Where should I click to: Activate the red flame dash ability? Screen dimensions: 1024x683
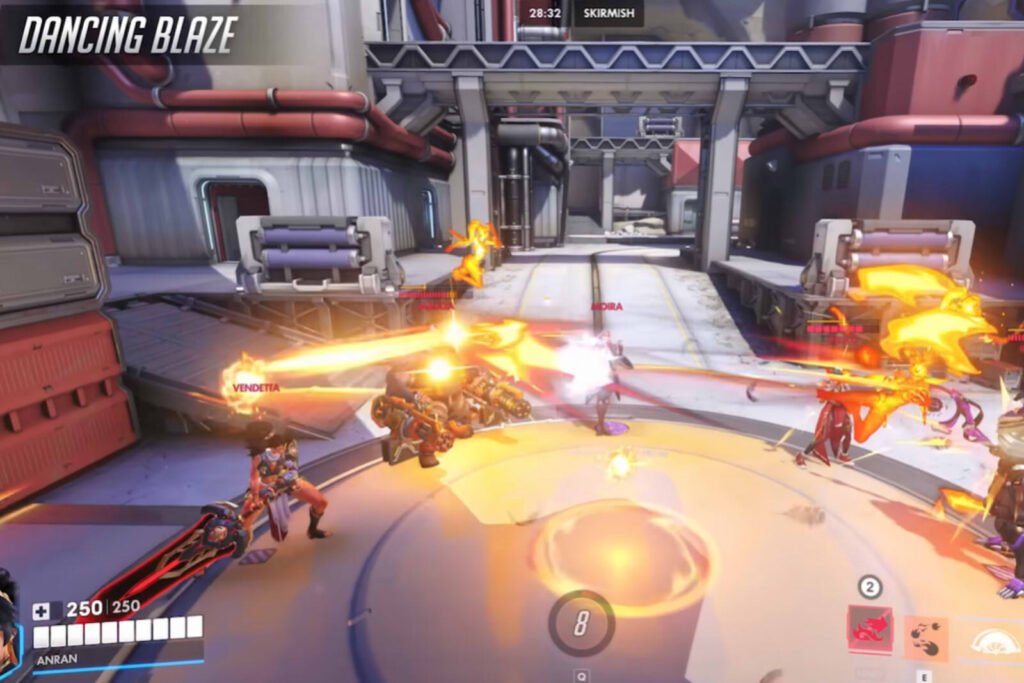coord(869,630)
